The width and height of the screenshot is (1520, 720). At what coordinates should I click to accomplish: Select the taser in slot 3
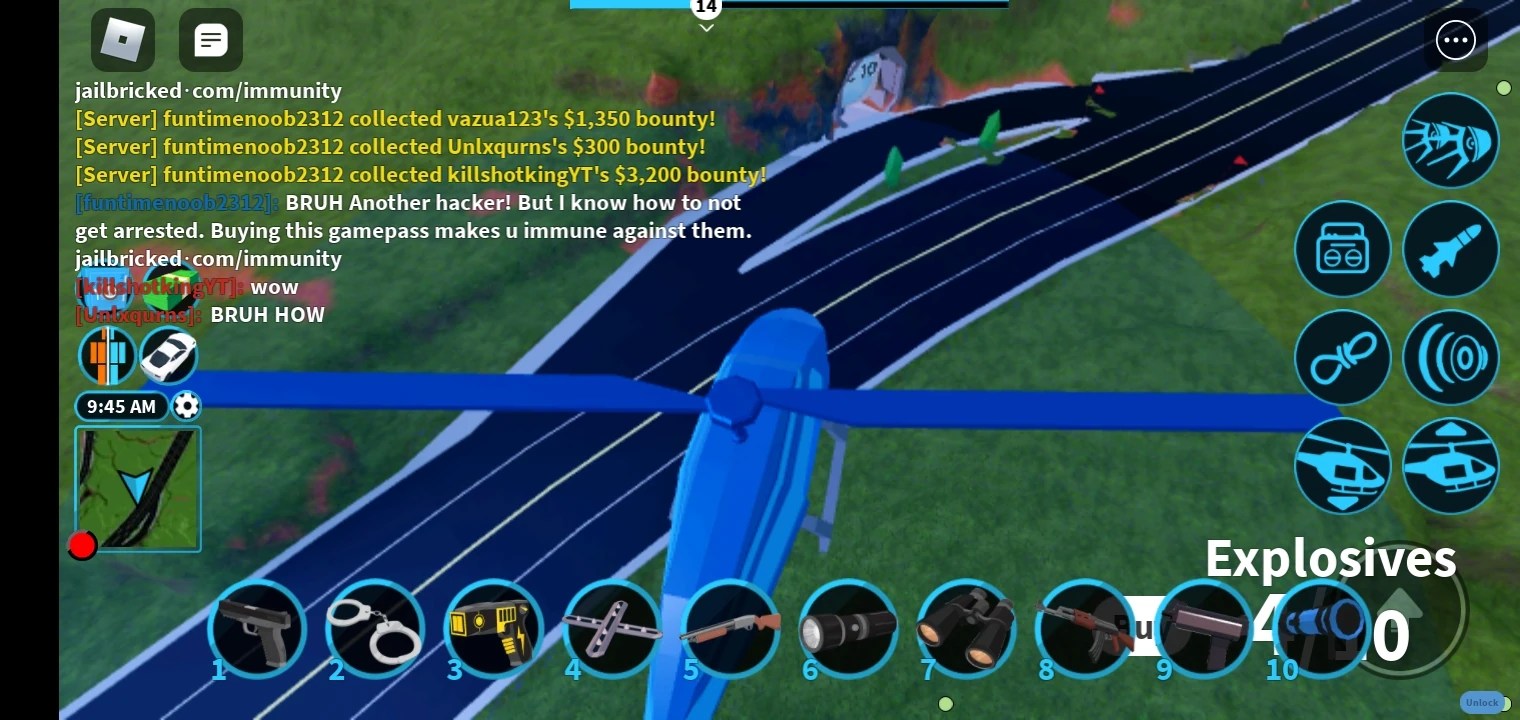pyautogui.click(x=493, y=630)
